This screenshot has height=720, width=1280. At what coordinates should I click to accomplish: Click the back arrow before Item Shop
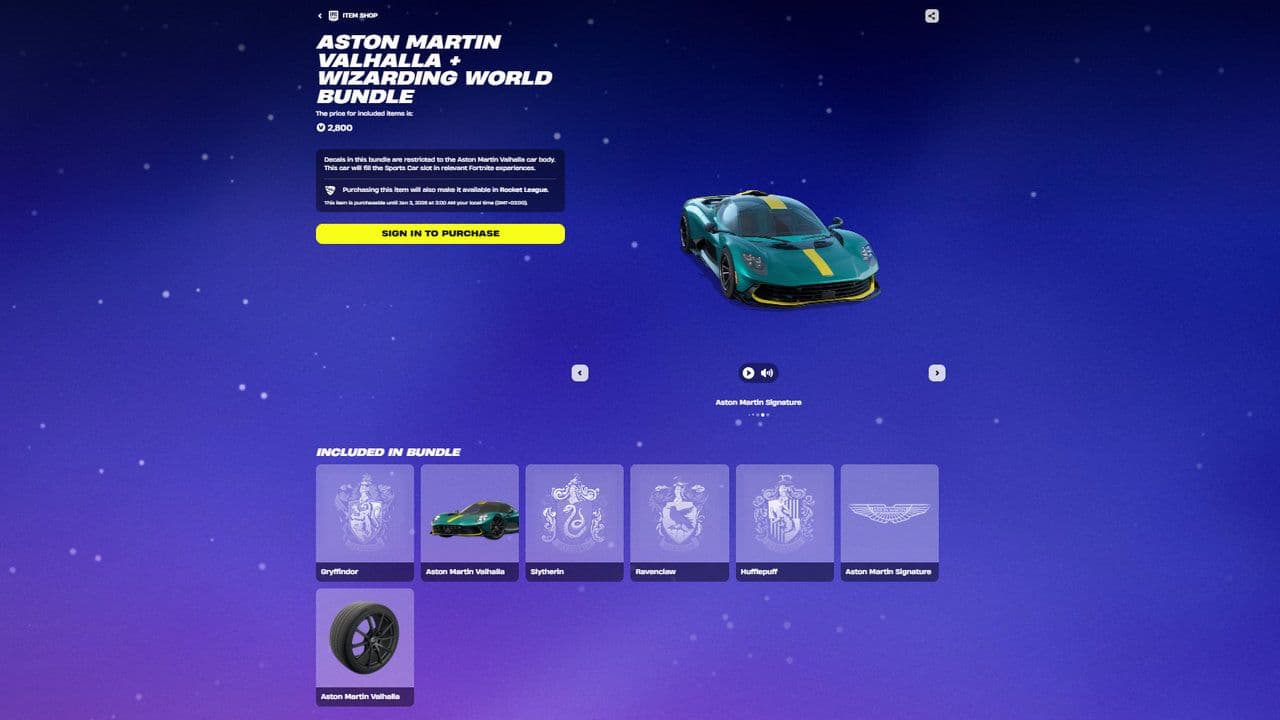[x=320, y=15]
